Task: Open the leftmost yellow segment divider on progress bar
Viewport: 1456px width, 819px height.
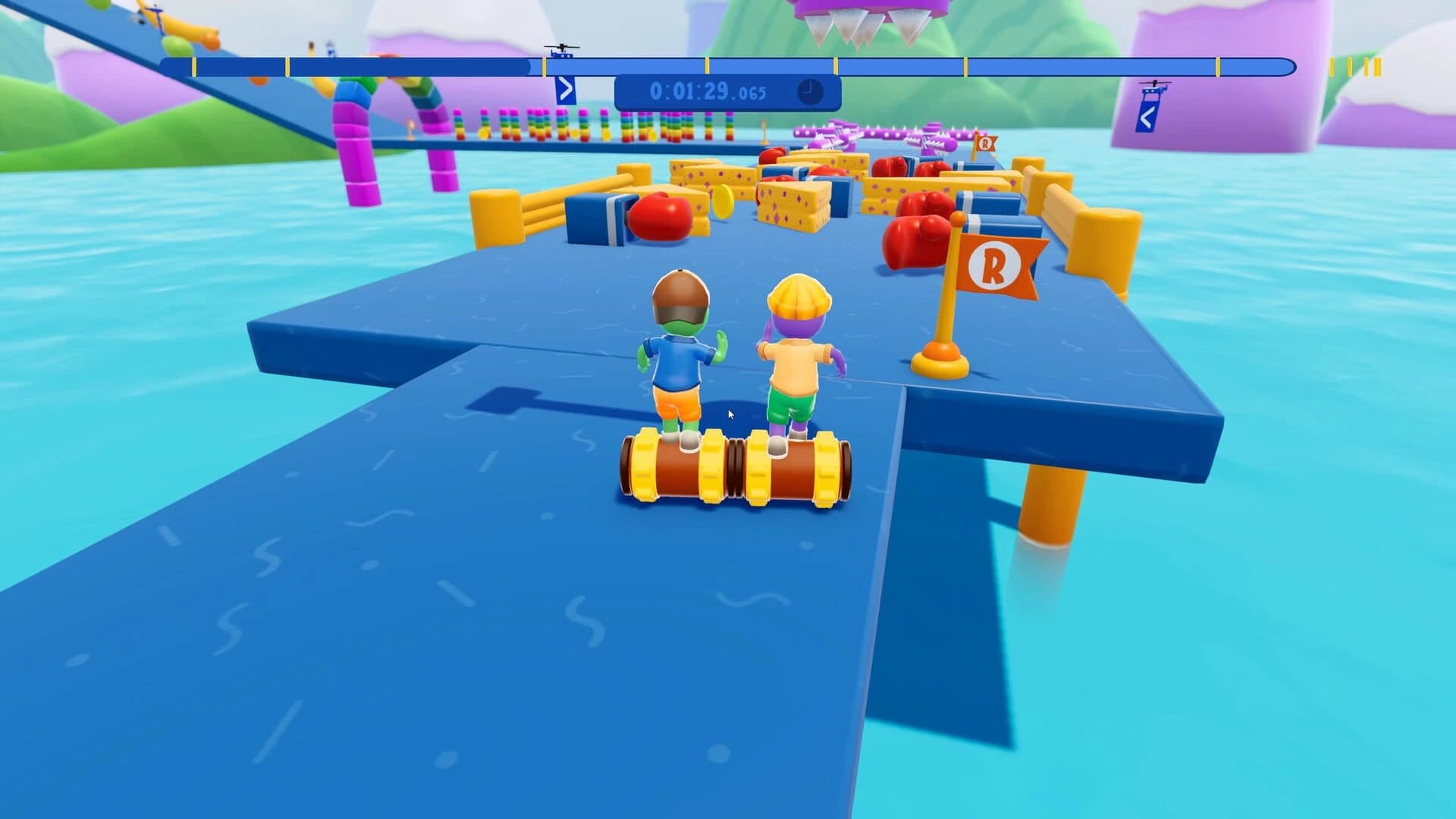Action: (196, 67)
